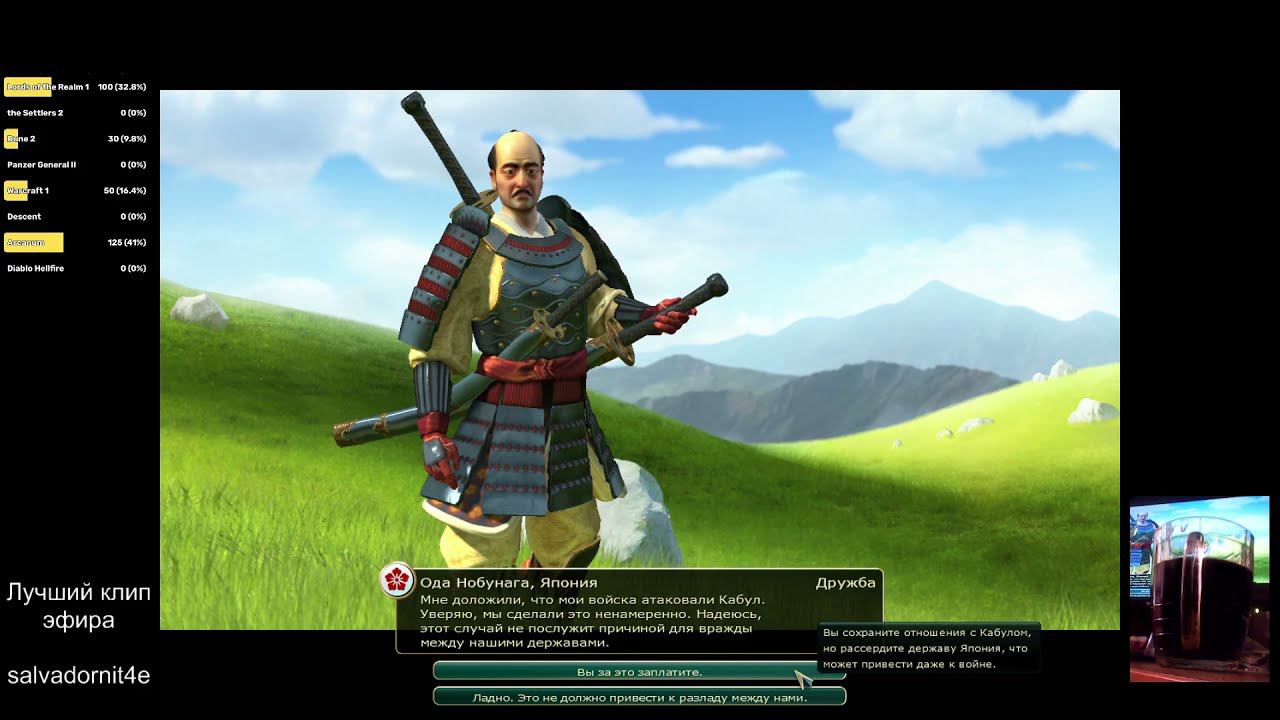Click Arcanum's "125 (41%)" progress value
Image resolution: width=1280 pixels, height=720 pixels.
pos(129,242)
